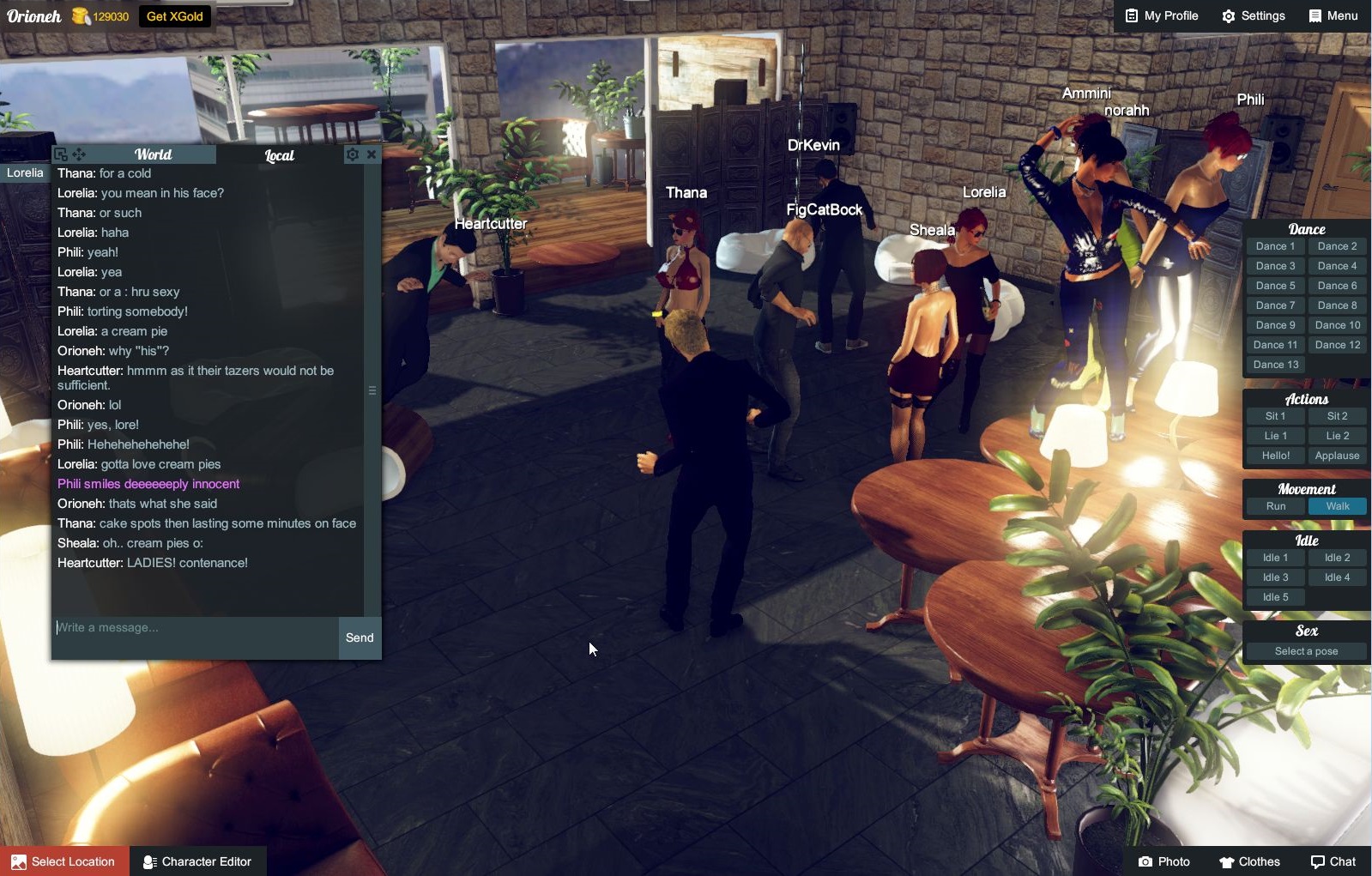Perform the Sit 1 action
This screenshot has width=1372, height=876.
click(1275, 416)
